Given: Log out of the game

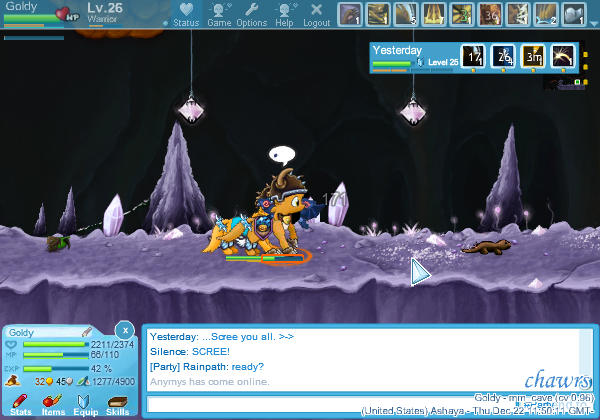Looking at the screenshot, I should 316,14.
